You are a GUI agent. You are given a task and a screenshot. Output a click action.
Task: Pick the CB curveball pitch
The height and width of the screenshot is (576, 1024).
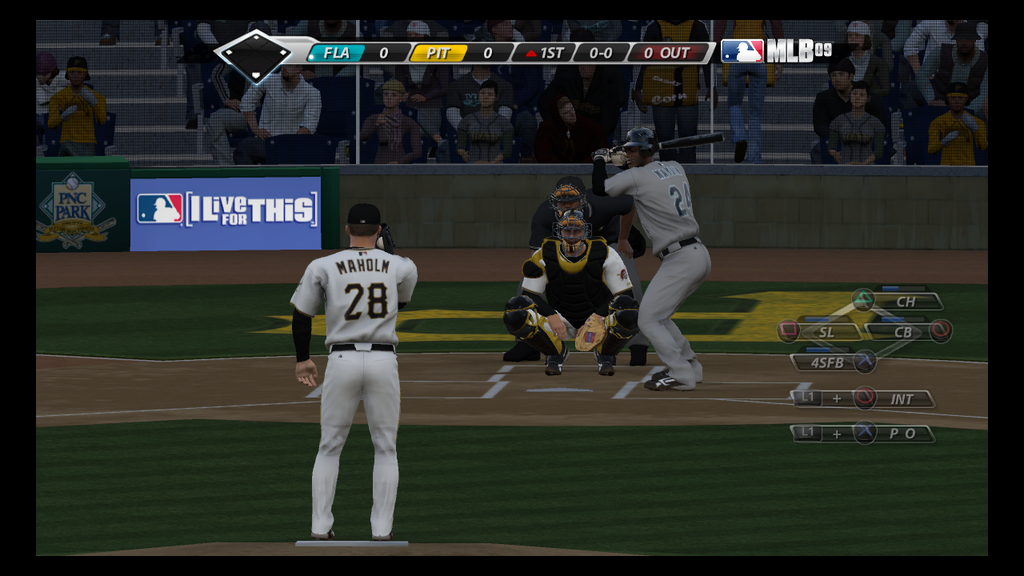(903, 331)
